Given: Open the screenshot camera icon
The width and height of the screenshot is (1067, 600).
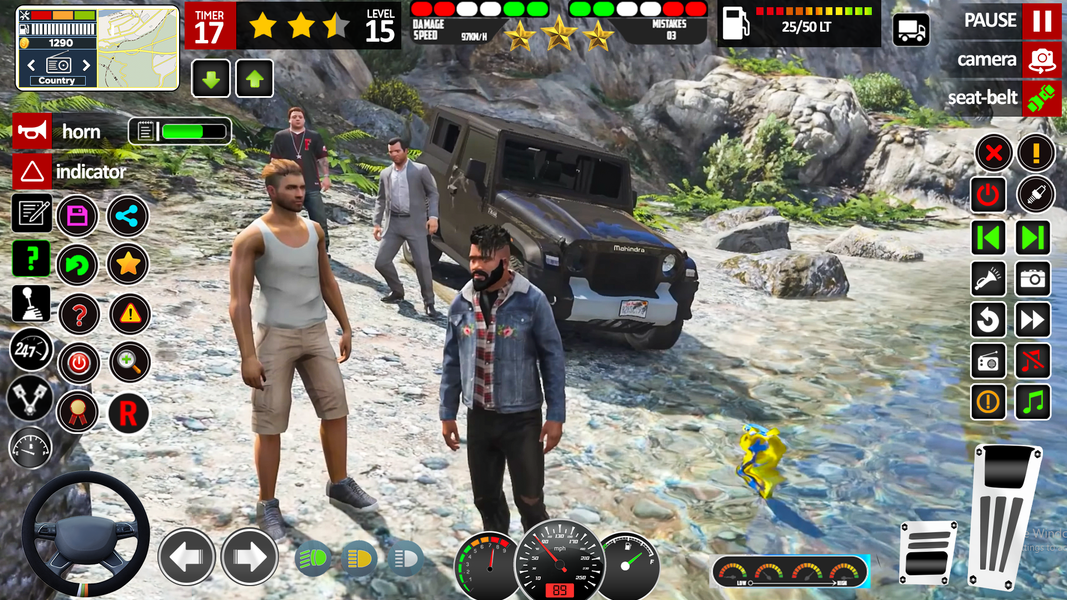Looking at the screenshot, I should coord(1034,279).
